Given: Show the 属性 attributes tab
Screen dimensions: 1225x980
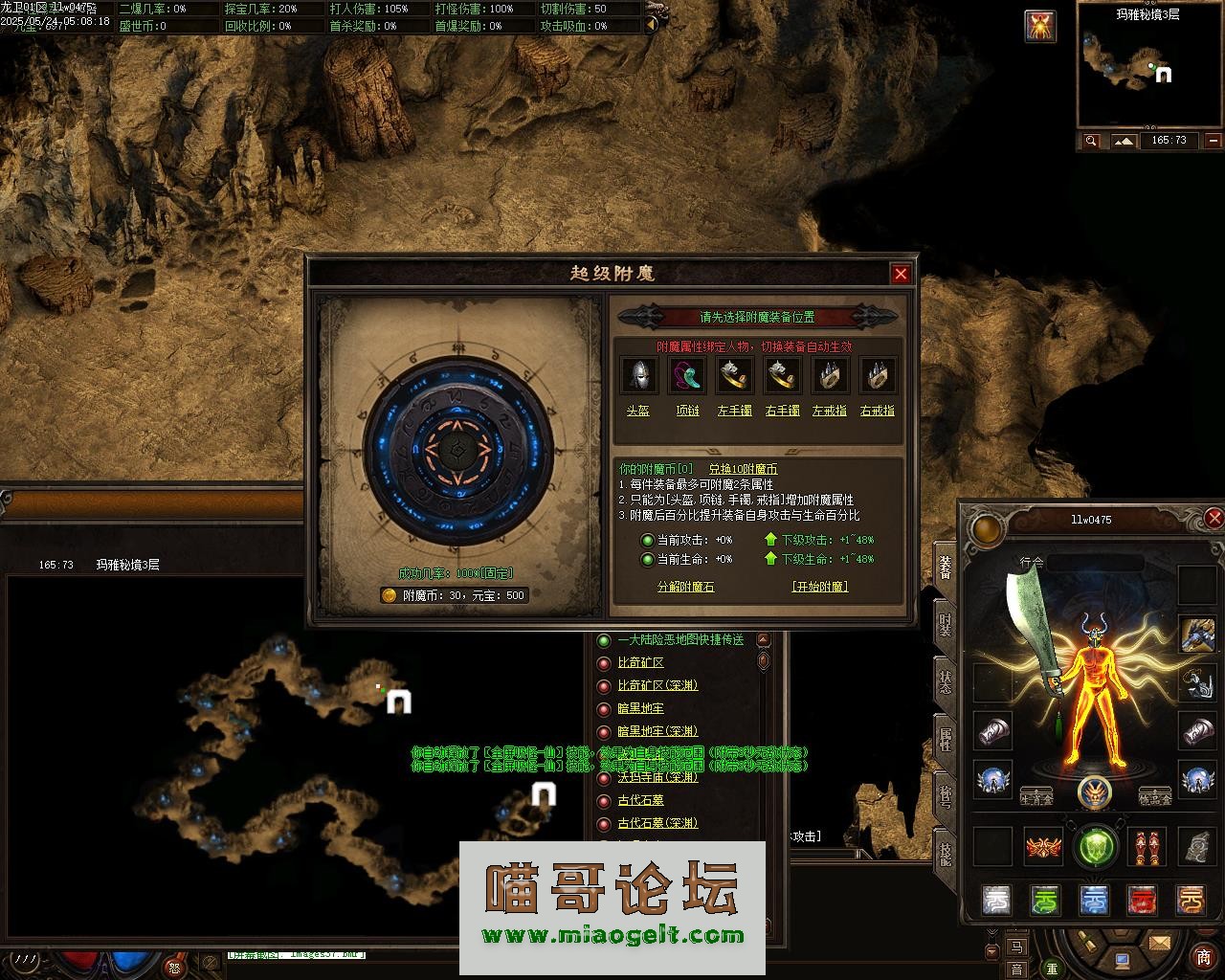Looking at the screenshot, I should (946, 739).
